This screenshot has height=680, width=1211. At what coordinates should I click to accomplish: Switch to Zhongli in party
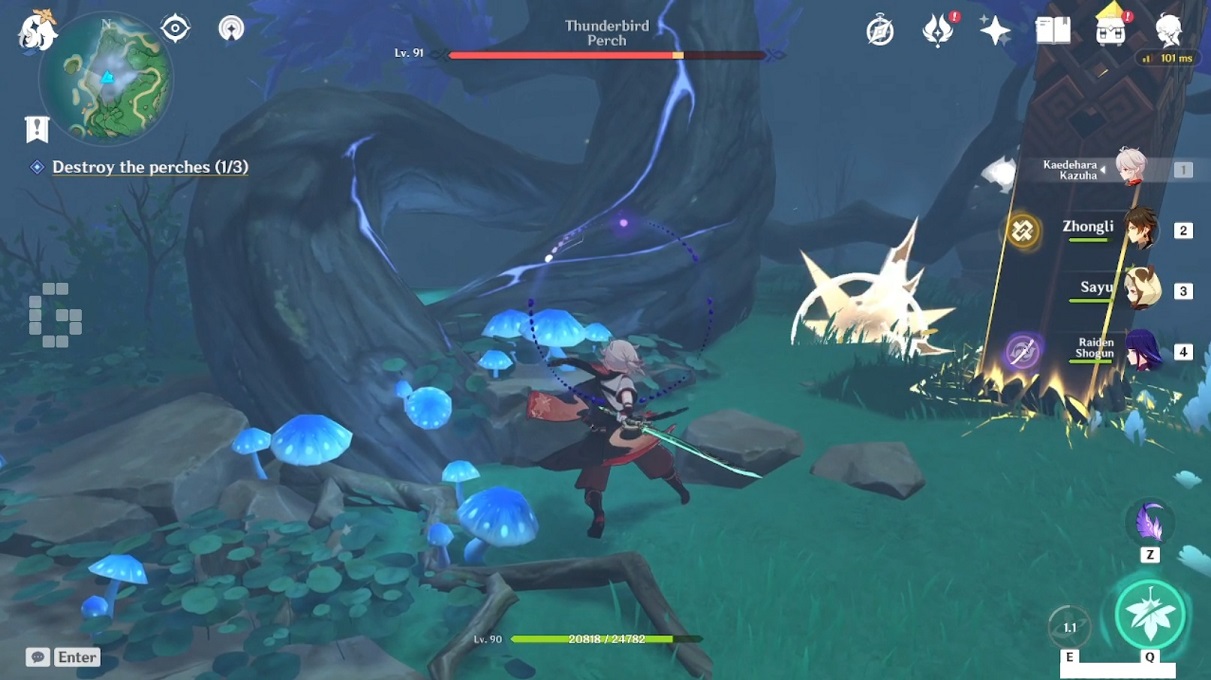pos(1139,229)
